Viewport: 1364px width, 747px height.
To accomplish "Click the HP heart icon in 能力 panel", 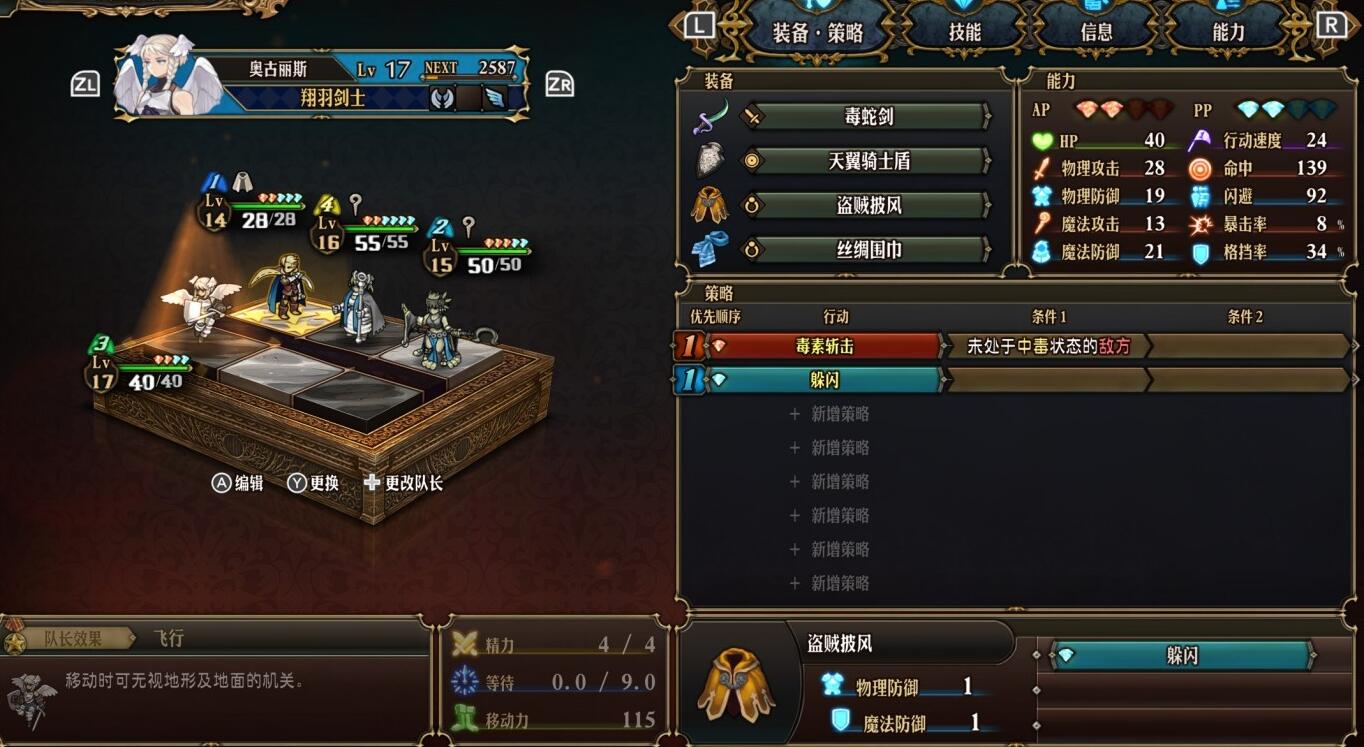I will click(1041, 140).
